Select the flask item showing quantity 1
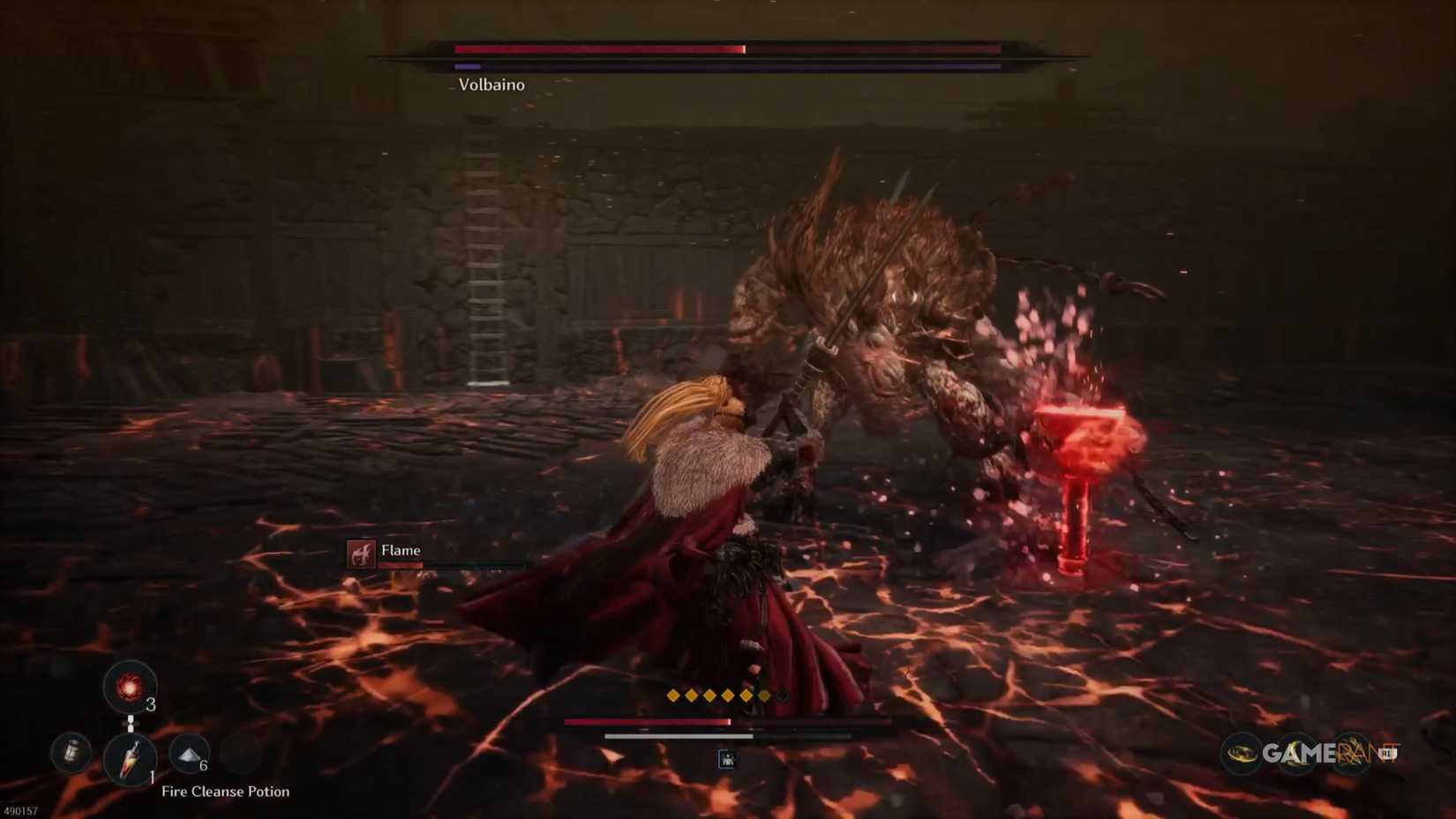 (131, 760)
